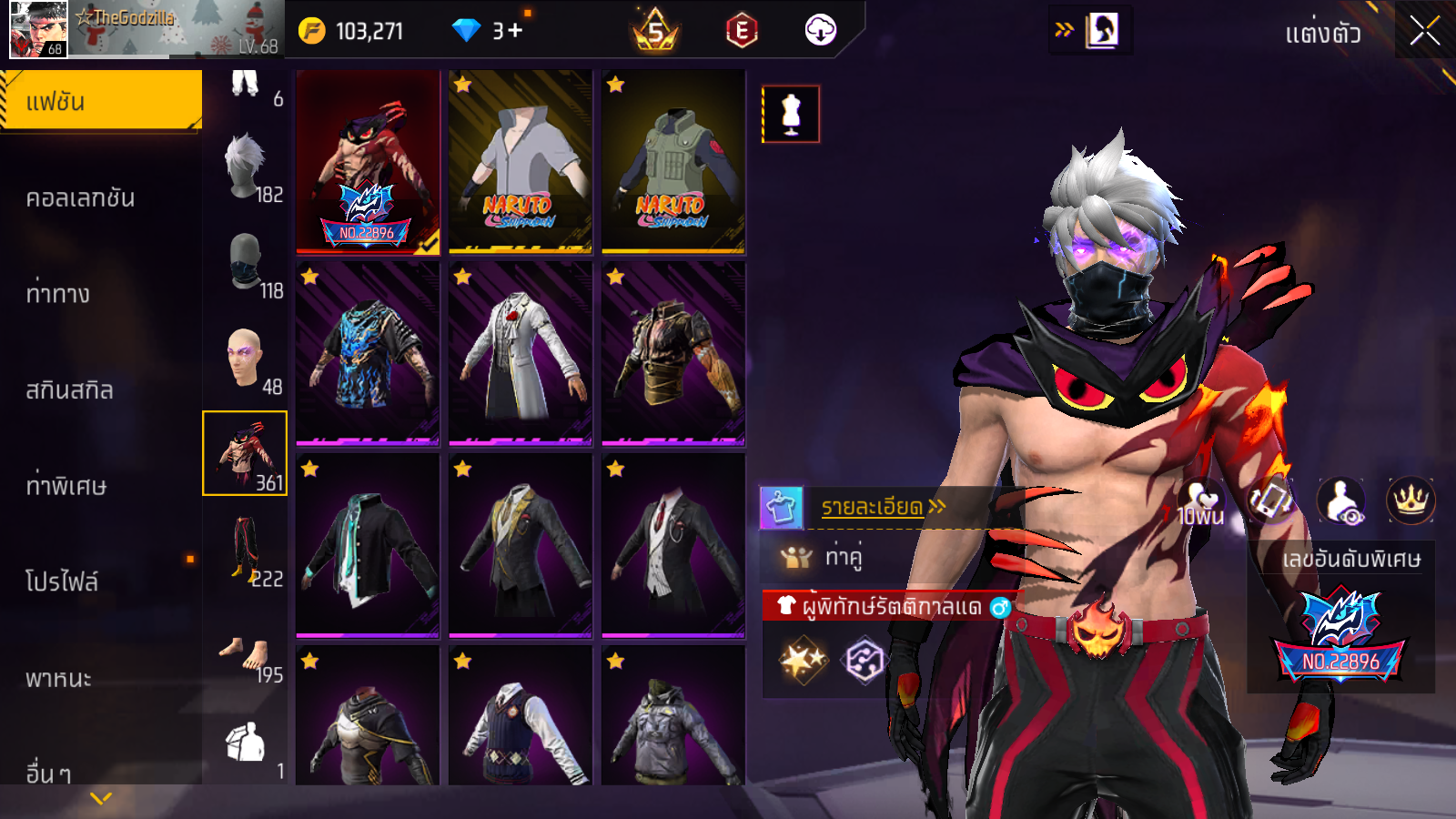Open TheGodzilla player profile avatar

37,29
